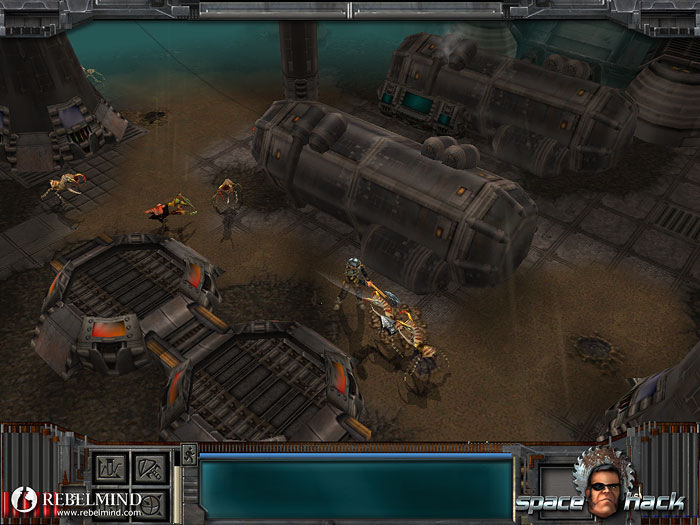
Task: Open the statistics chart panel button
Action: coord(110,467)
